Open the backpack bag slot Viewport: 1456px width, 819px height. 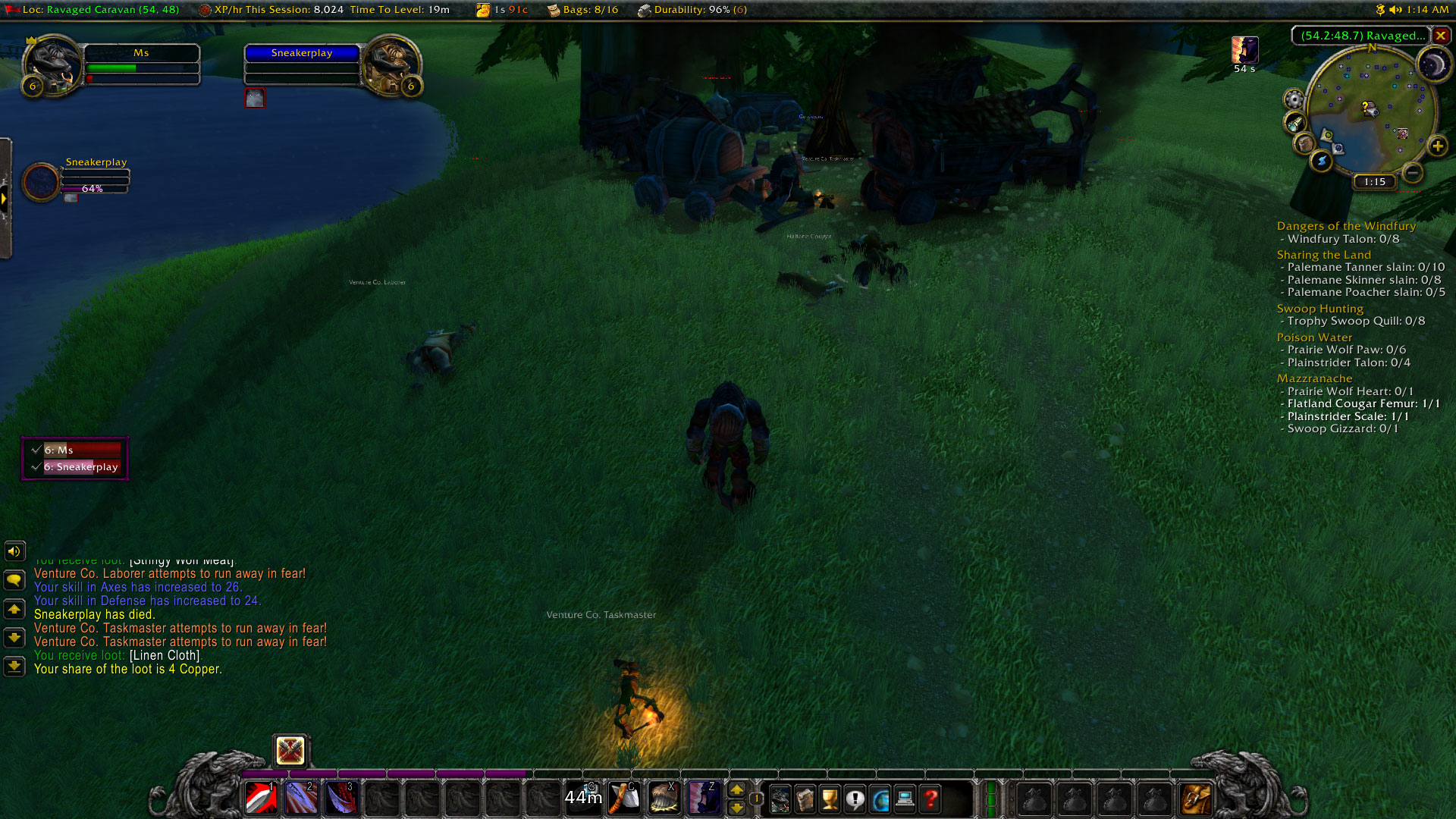[1196, 799]
